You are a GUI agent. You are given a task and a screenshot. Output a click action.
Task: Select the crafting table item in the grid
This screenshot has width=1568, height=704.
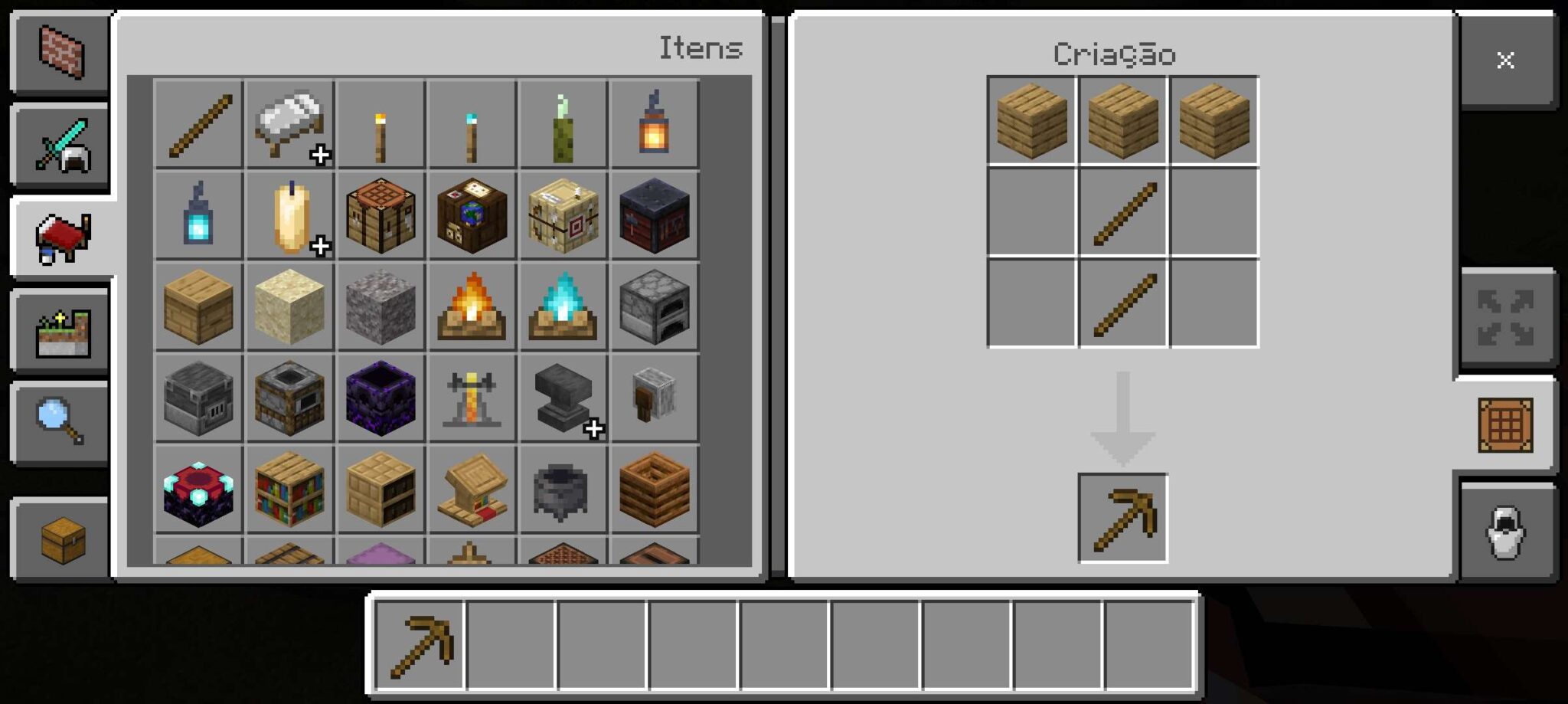(381, 216)
